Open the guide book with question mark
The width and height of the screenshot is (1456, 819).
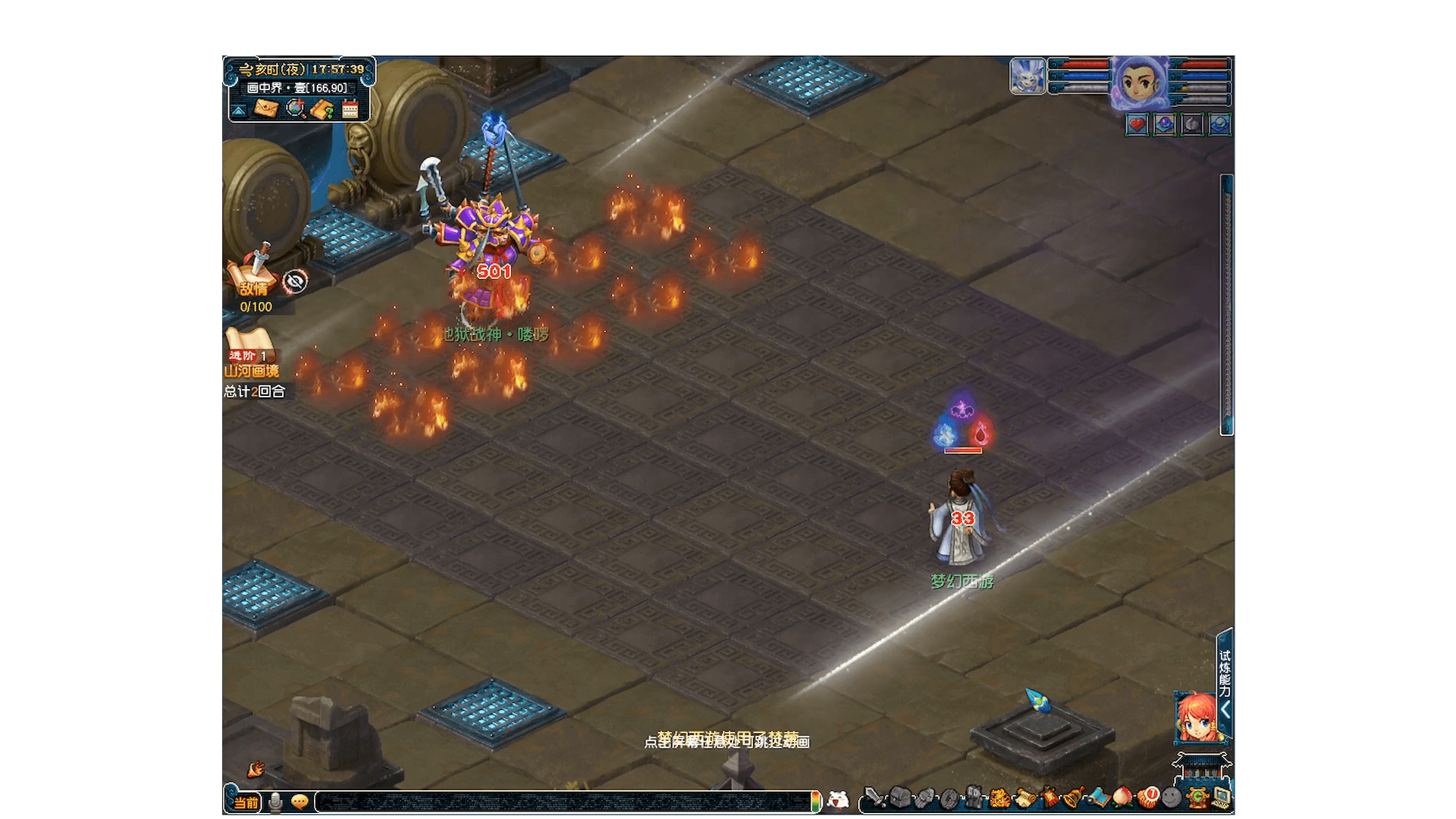(322, 109)
